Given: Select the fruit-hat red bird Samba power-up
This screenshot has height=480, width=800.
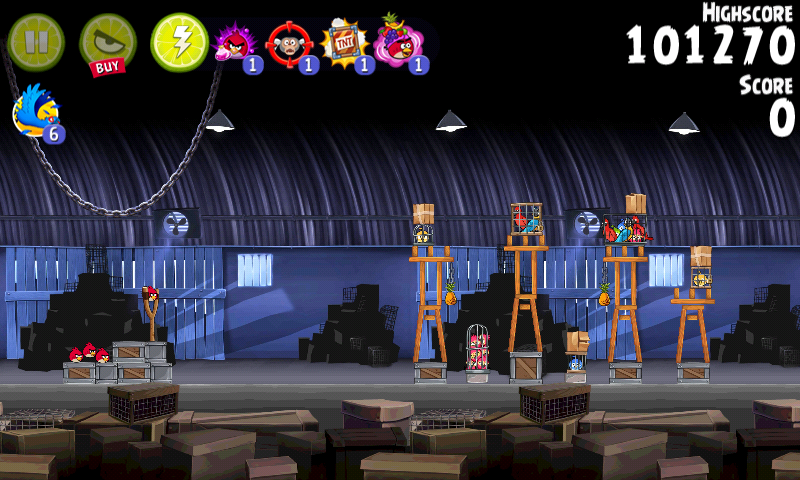Looking at the screenshot, I should click(399, 43).
